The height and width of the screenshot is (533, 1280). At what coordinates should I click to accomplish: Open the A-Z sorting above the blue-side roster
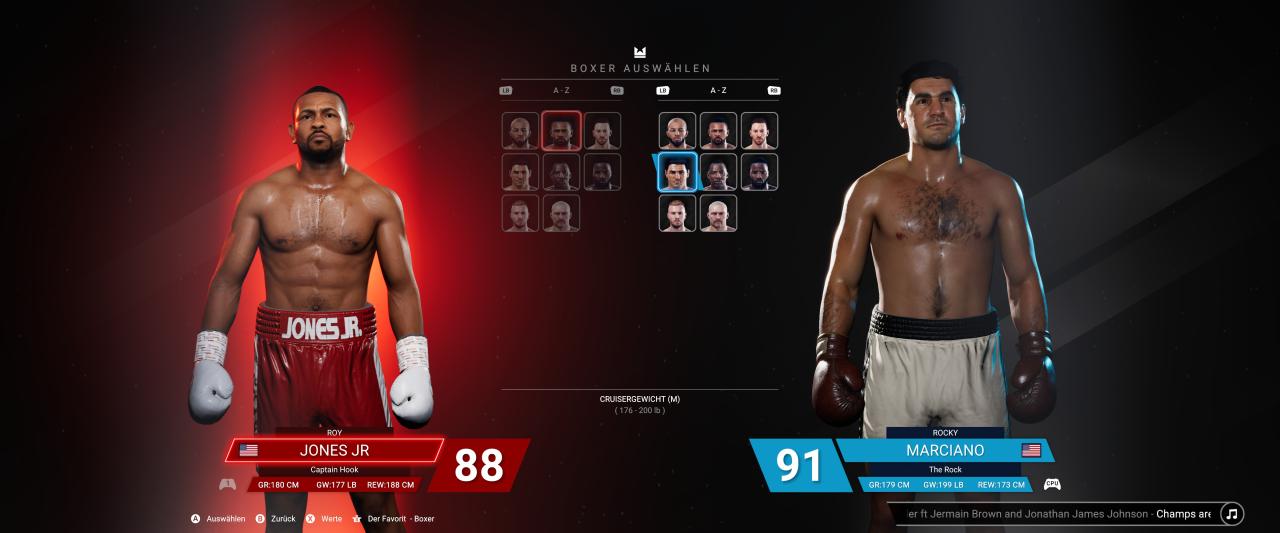[x=718, y=90]
